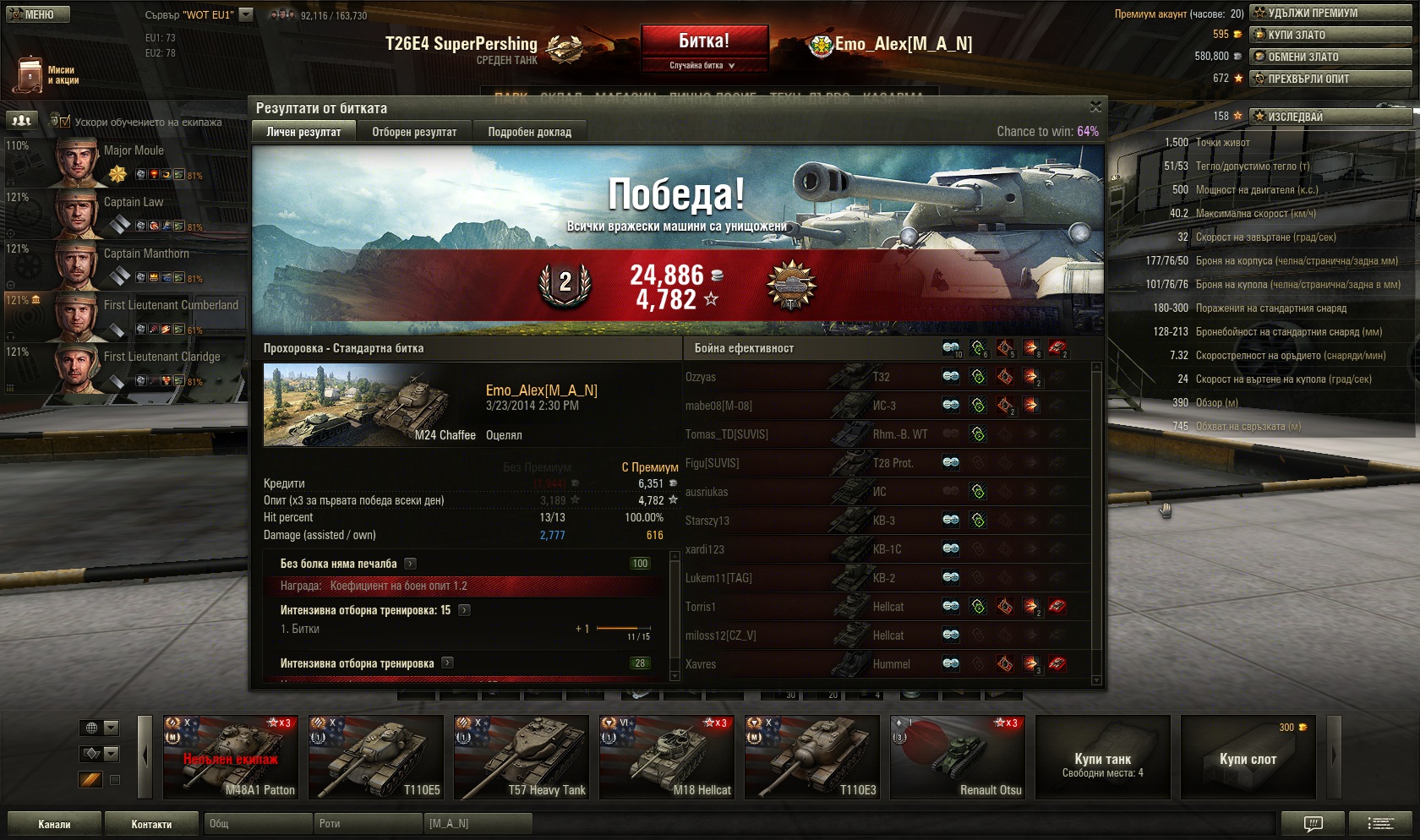The width and height of the screenshot is (1420, 840).
Task: Open the Контакти contacts list
Action: click(151, 824)
